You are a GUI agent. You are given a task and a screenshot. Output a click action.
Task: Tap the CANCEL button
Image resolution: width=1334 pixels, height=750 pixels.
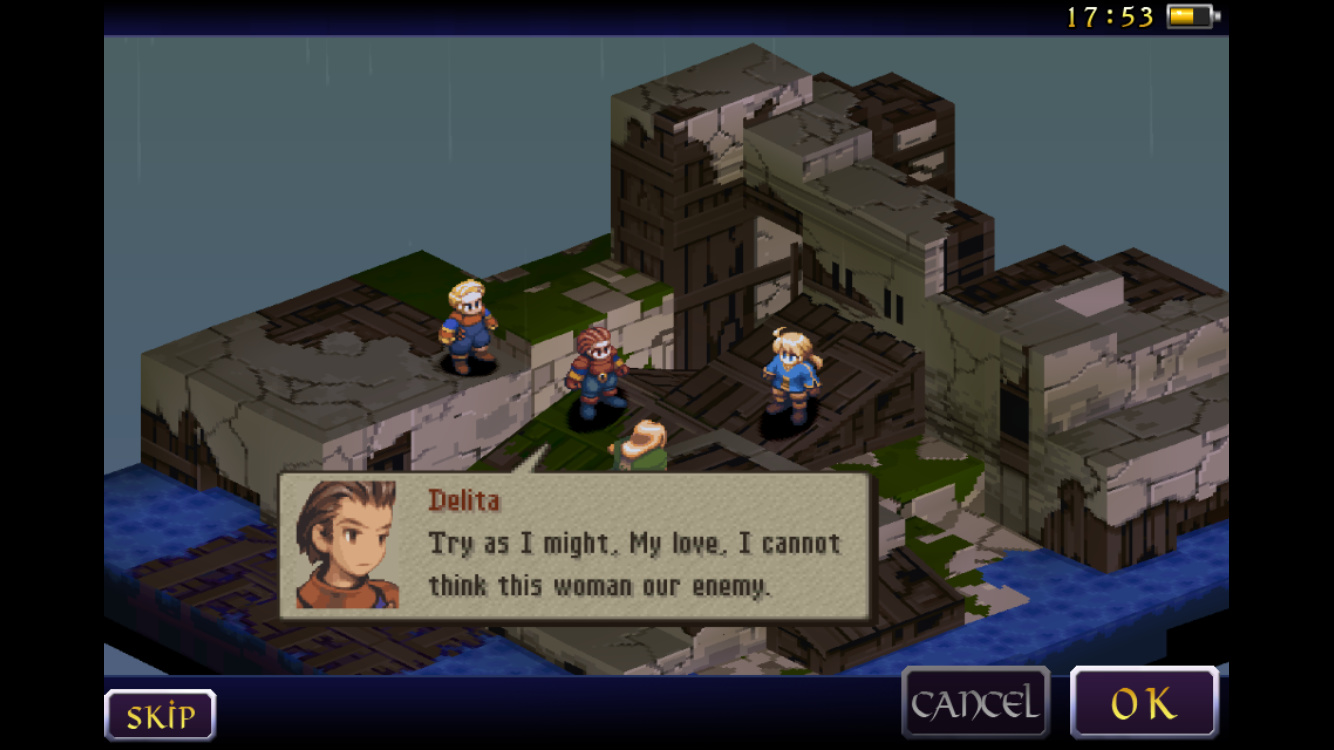click(x=975, y=704)
